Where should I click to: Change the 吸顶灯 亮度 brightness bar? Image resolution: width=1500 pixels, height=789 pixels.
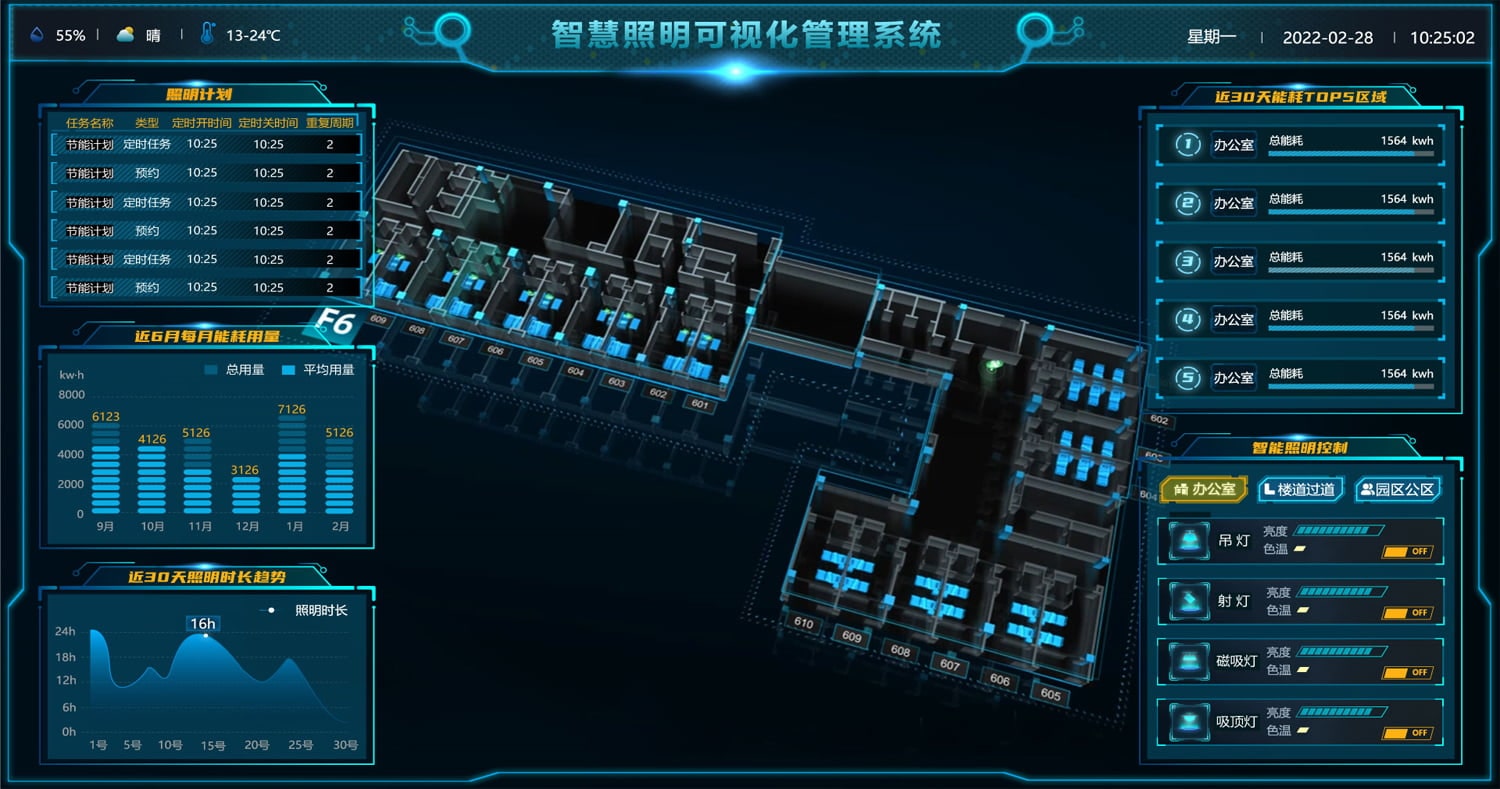tap(1341, 712)
